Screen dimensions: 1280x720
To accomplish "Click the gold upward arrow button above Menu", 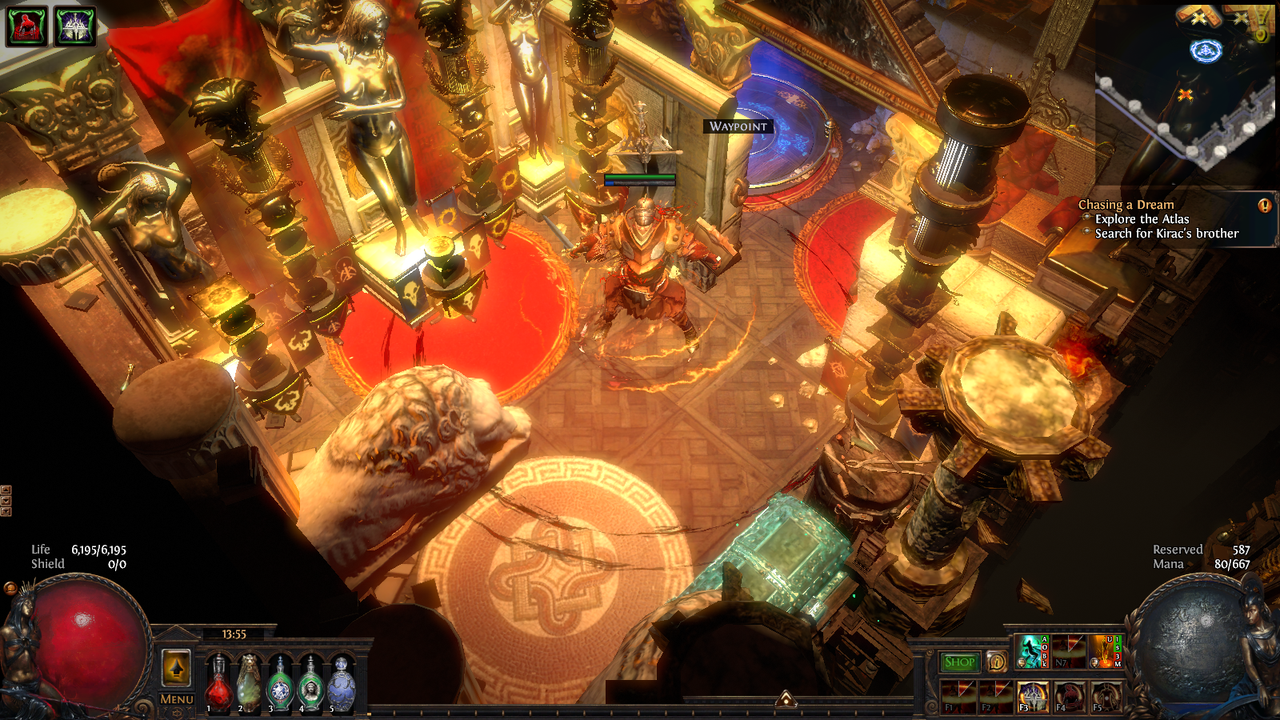I will (177, 667).
